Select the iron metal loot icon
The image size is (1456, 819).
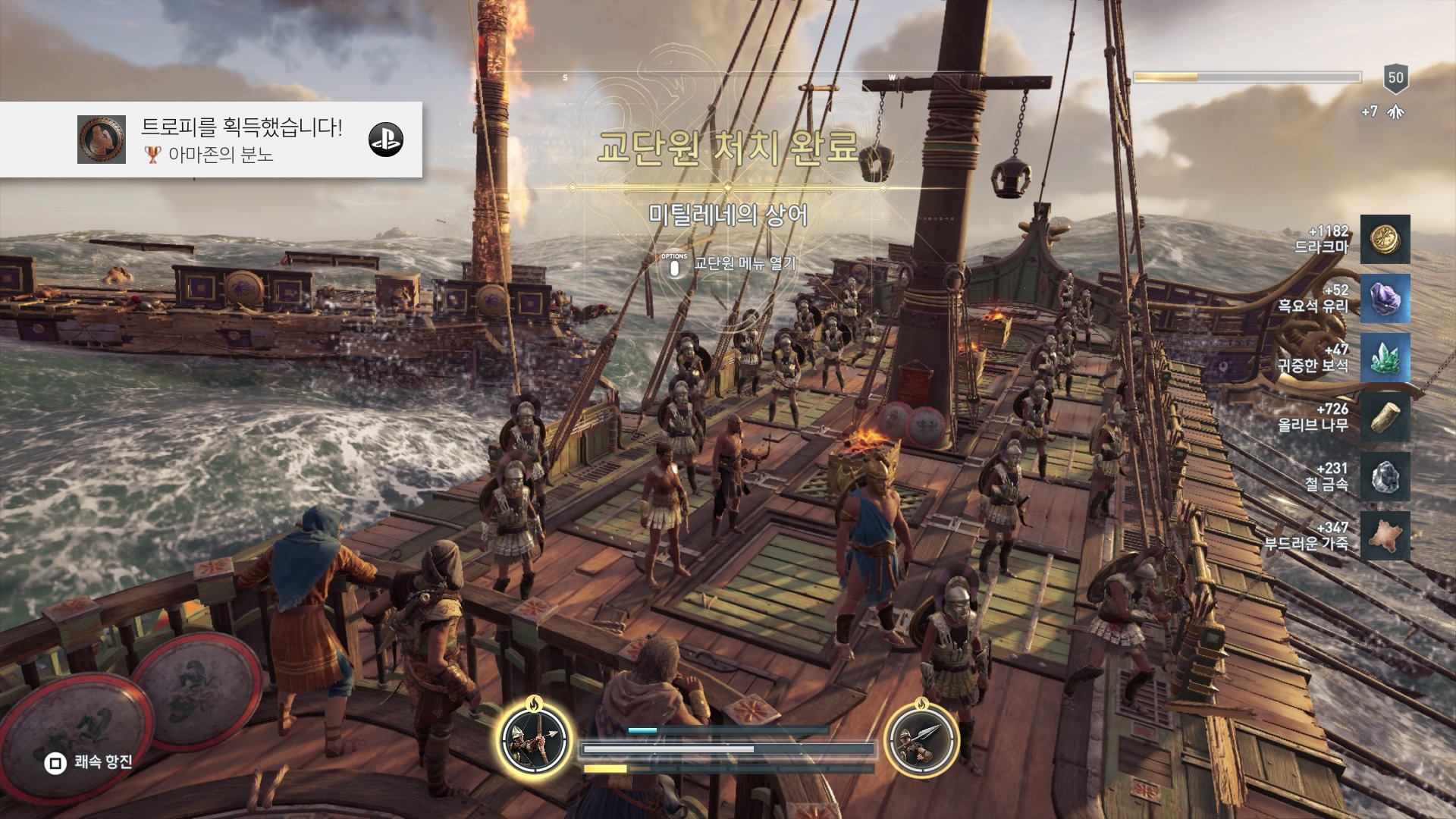point(1385,476)
